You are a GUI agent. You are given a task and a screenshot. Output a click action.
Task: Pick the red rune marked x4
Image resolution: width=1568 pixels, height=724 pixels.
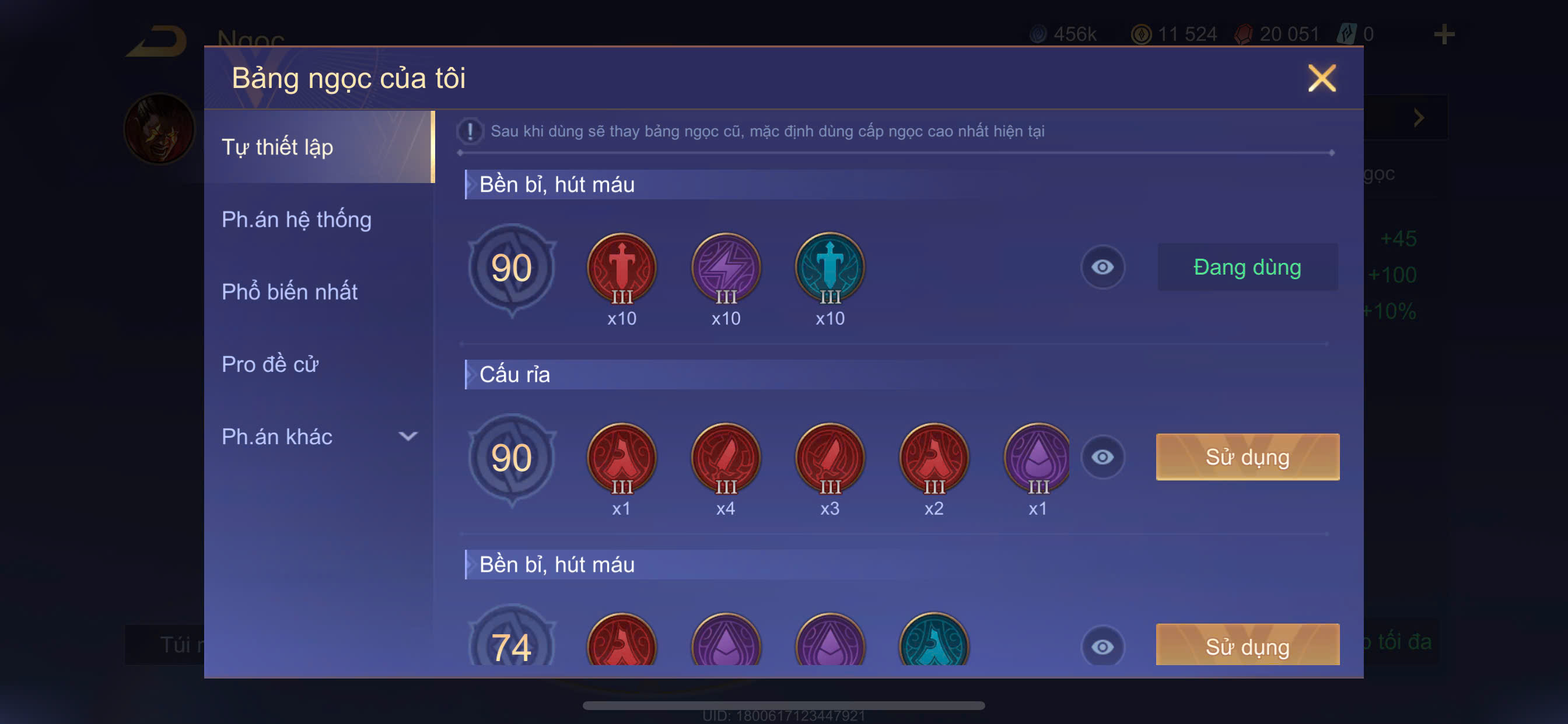[726, 458]
